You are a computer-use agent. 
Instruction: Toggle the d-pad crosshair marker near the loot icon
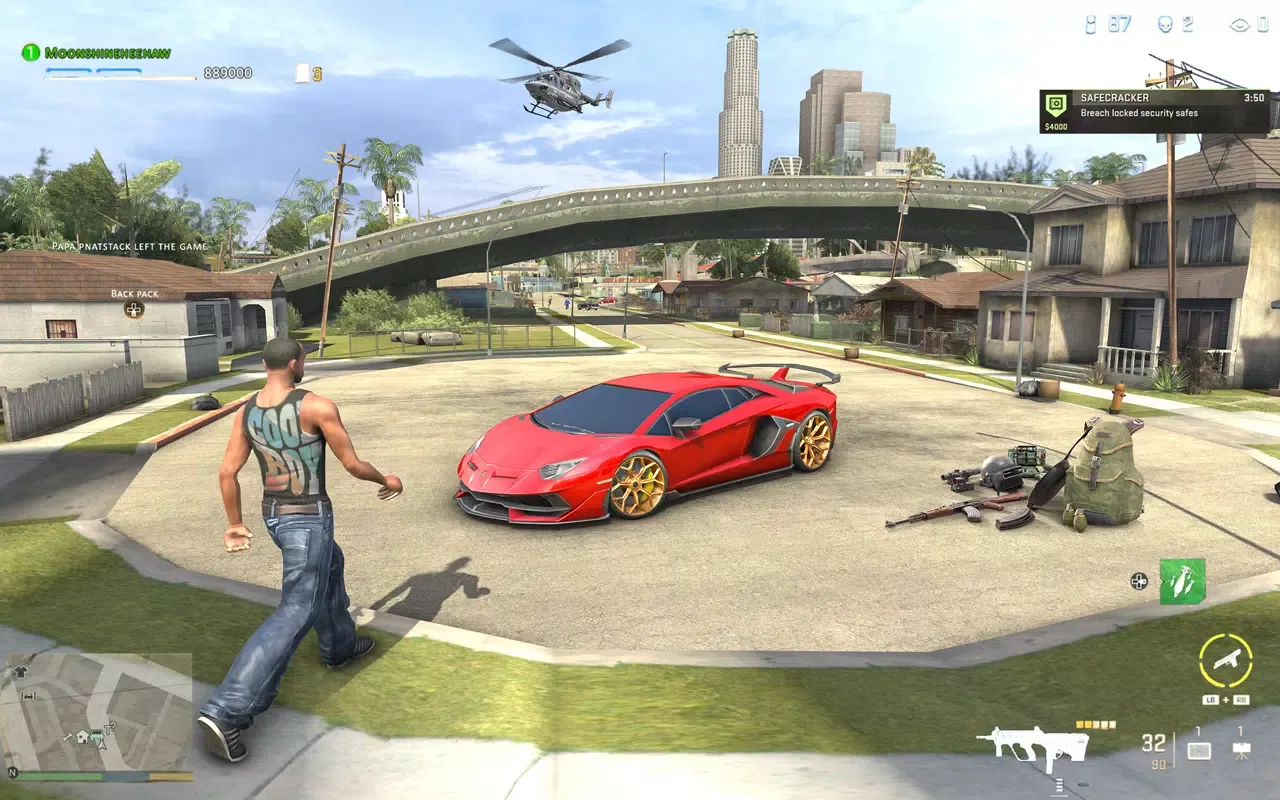(x=1139, y=583)
